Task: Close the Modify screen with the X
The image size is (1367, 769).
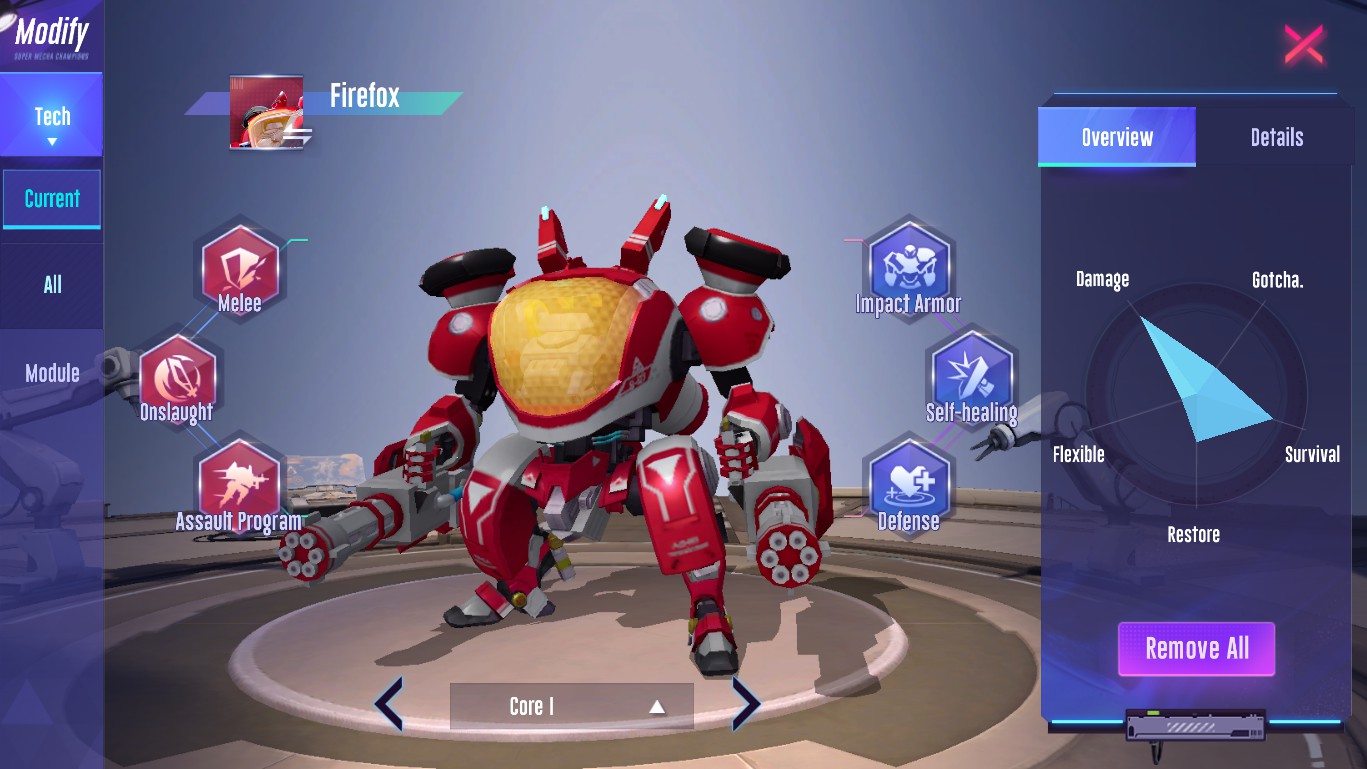Action: (x=1303, y=45)
